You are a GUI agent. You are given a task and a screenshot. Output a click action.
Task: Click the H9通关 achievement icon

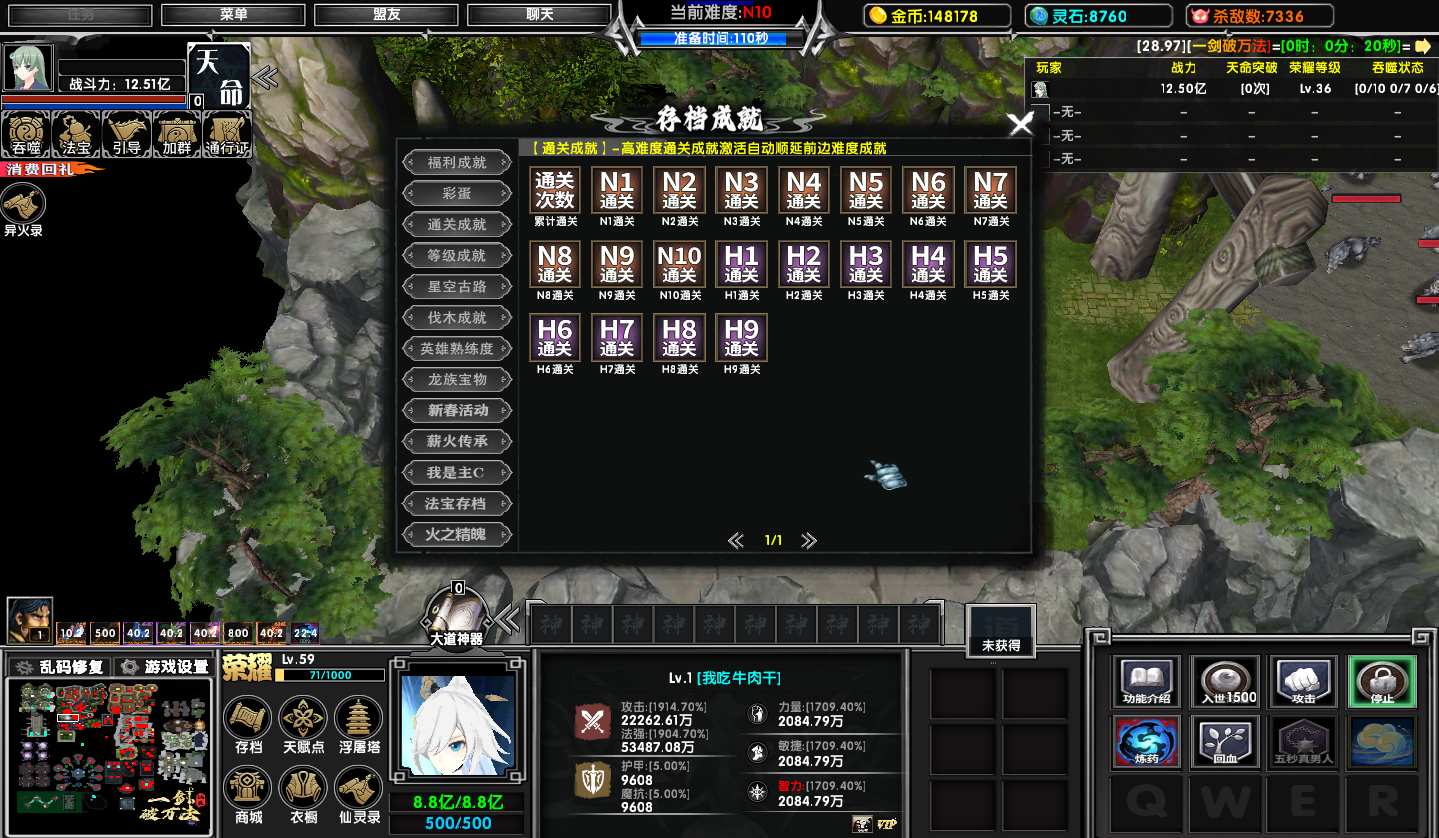point(741,338)
